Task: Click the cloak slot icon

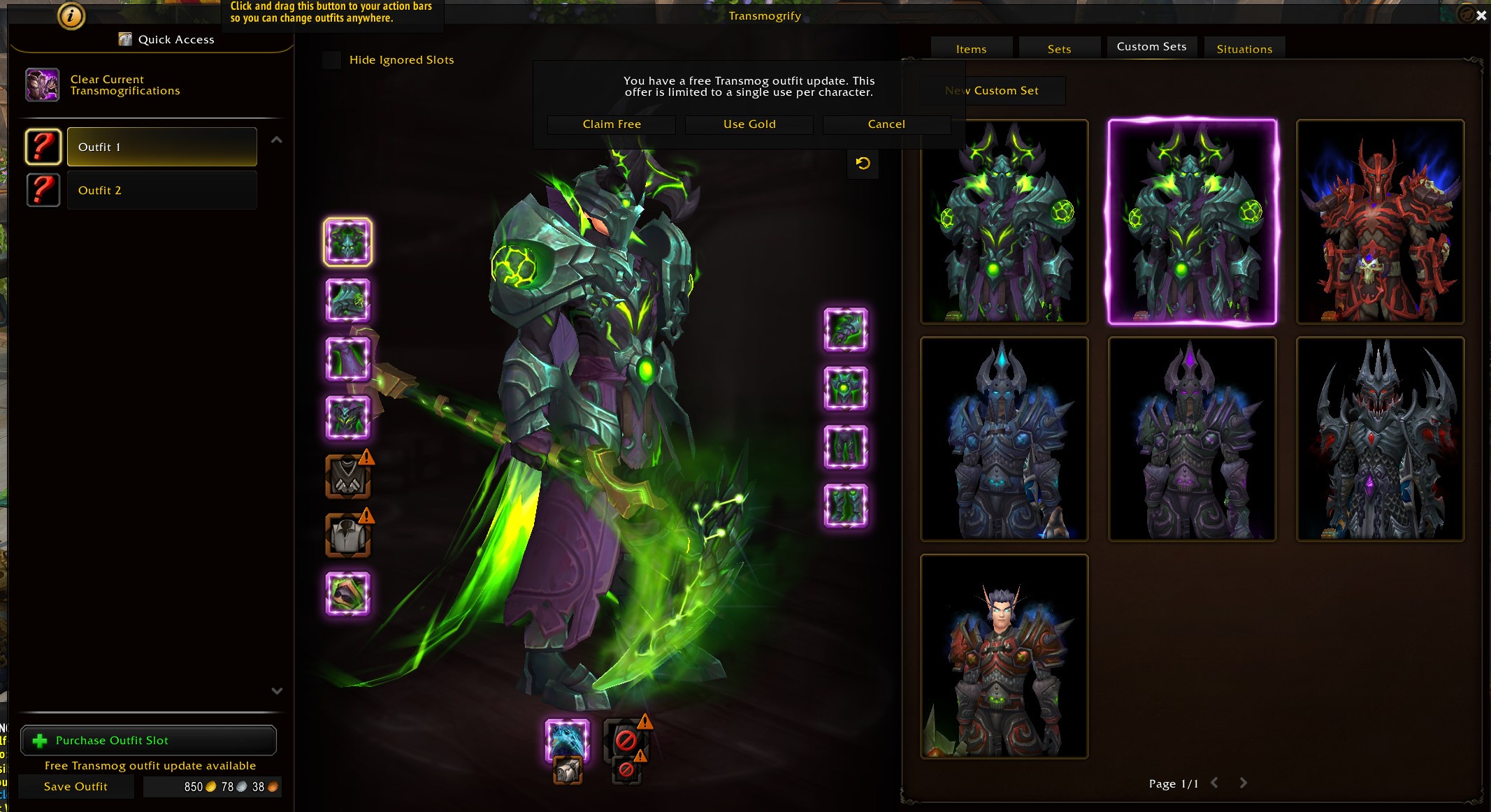Action: point(347,359)
